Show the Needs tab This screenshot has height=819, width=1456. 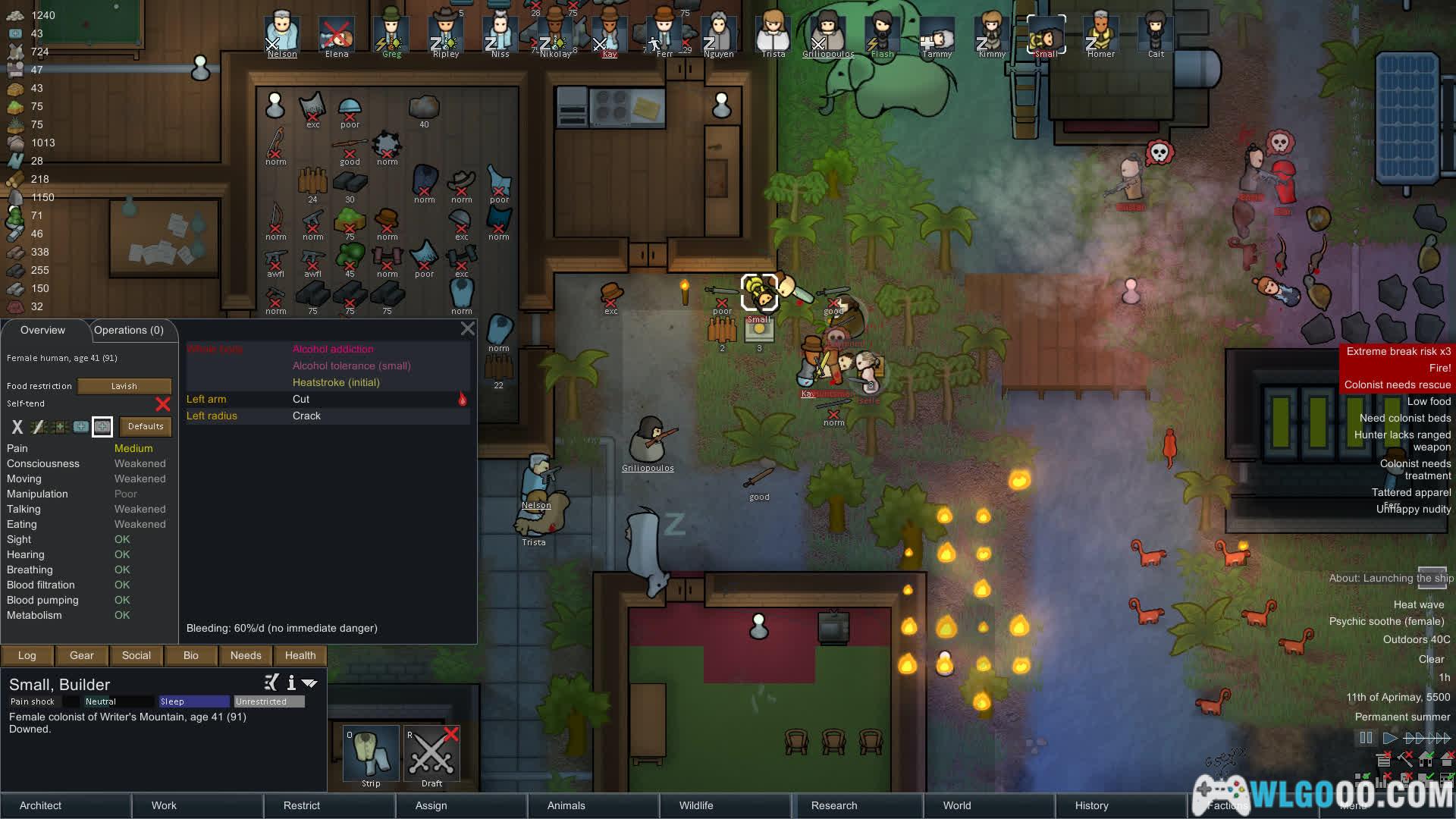pyautogui.click(x=246, y=655)
